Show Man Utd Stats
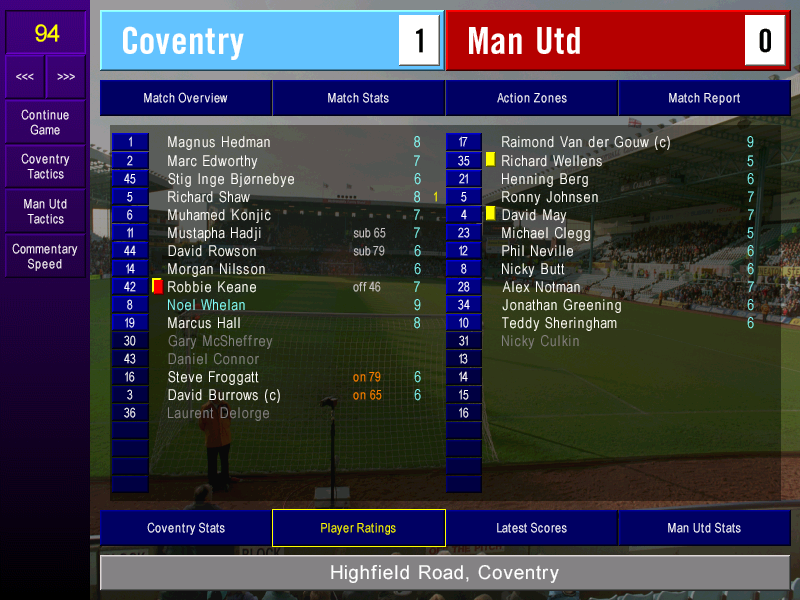800x600 pixels. (x=704, y=528)
